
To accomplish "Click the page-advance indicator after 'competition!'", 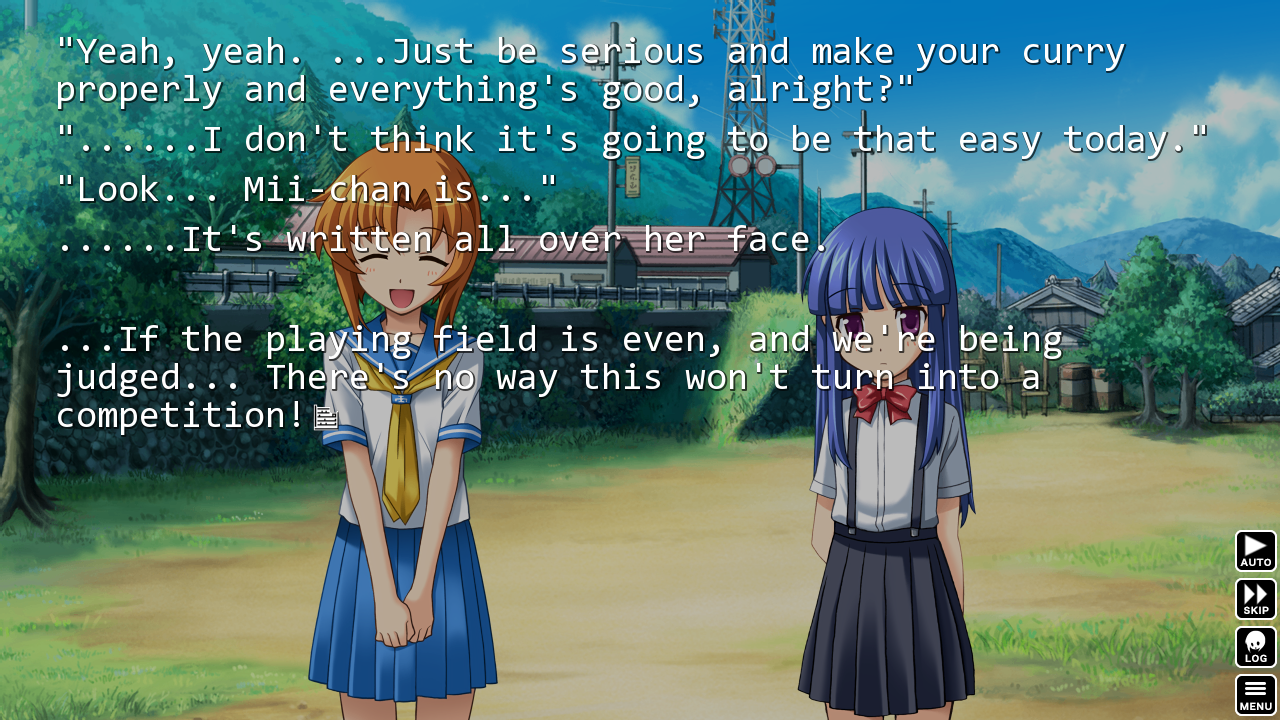I will (326, 417).
